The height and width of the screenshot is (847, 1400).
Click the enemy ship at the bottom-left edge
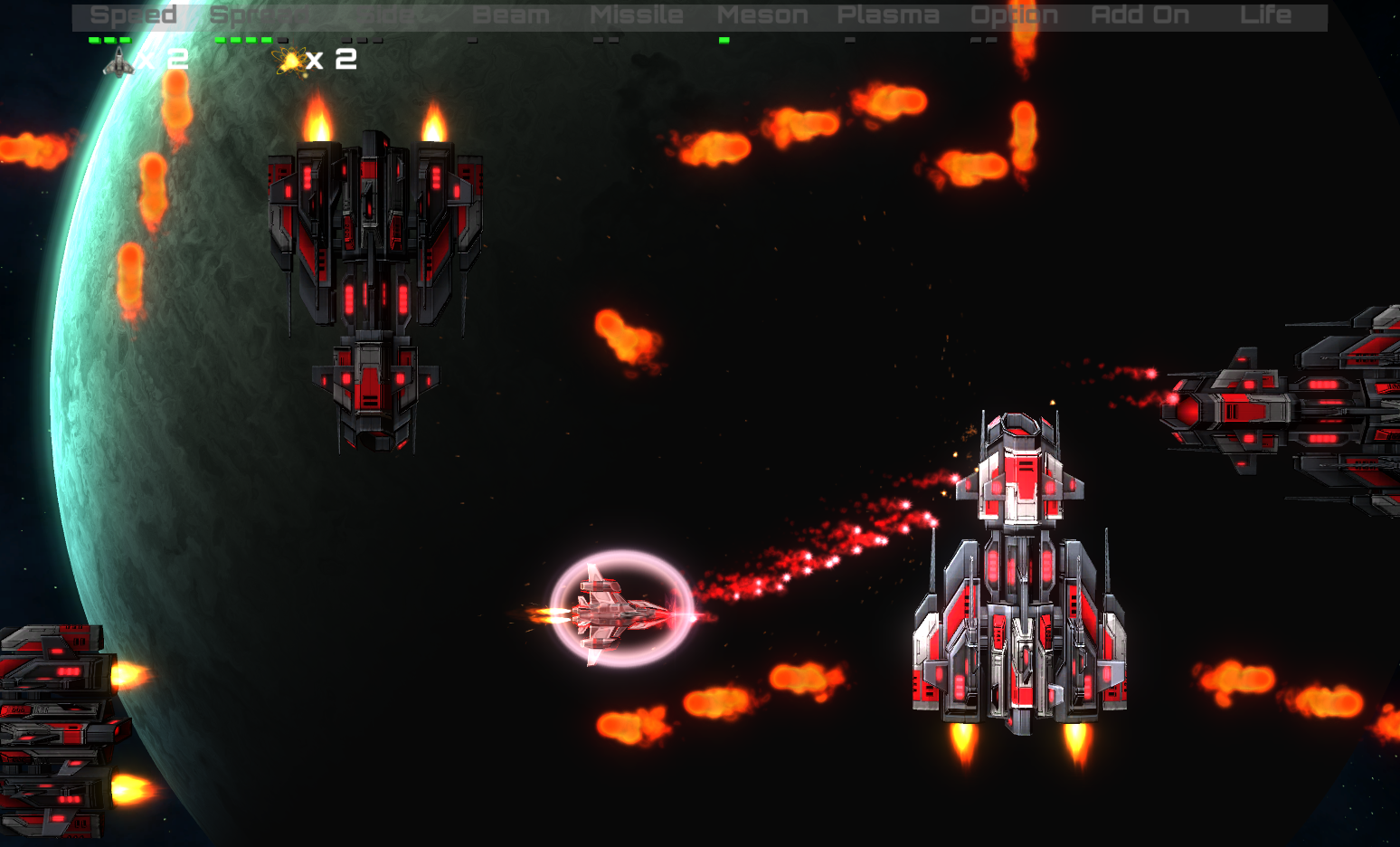pyautogui.click(x=54, y=724)
